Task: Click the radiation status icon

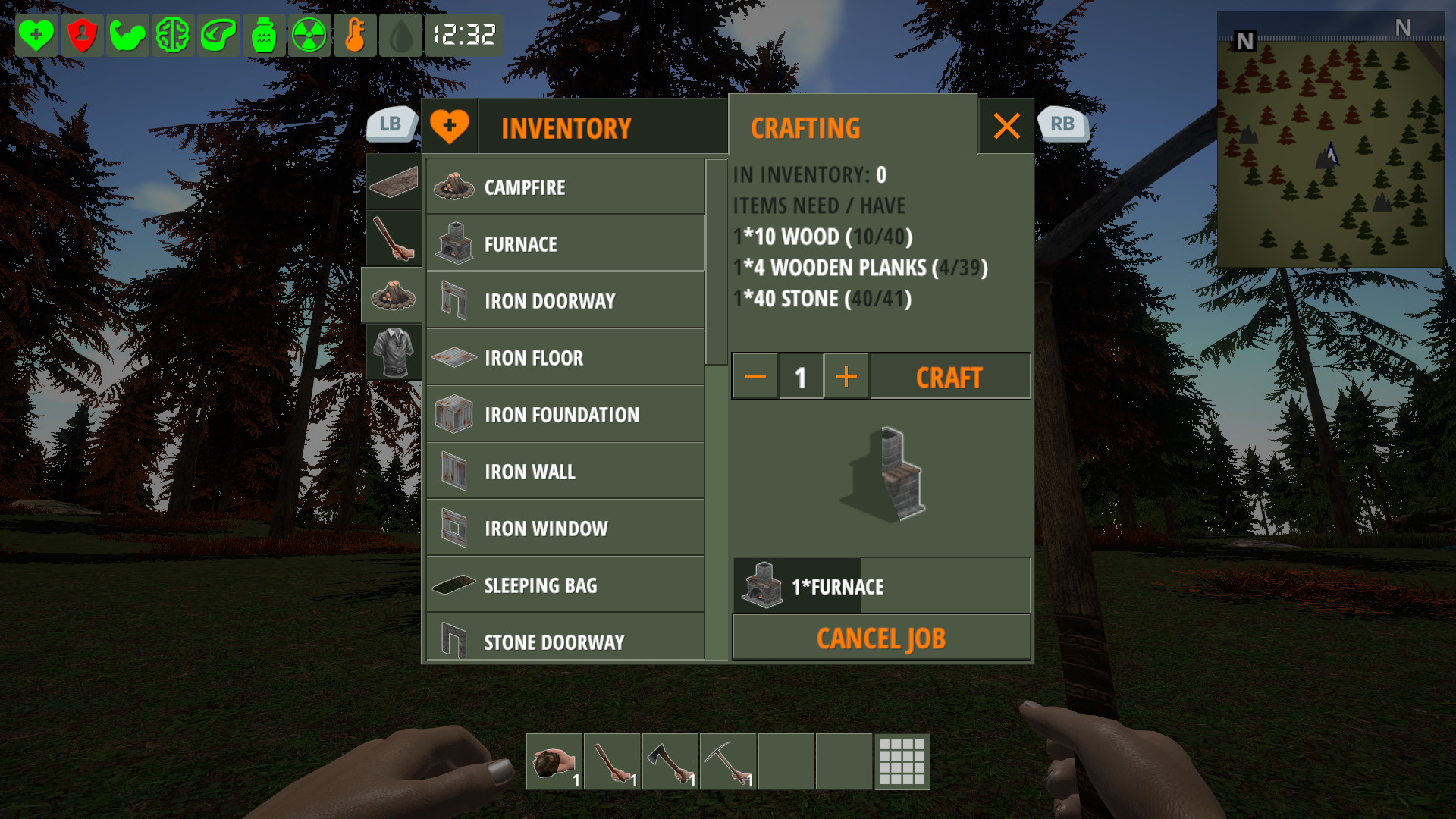Action: (309, 34)
